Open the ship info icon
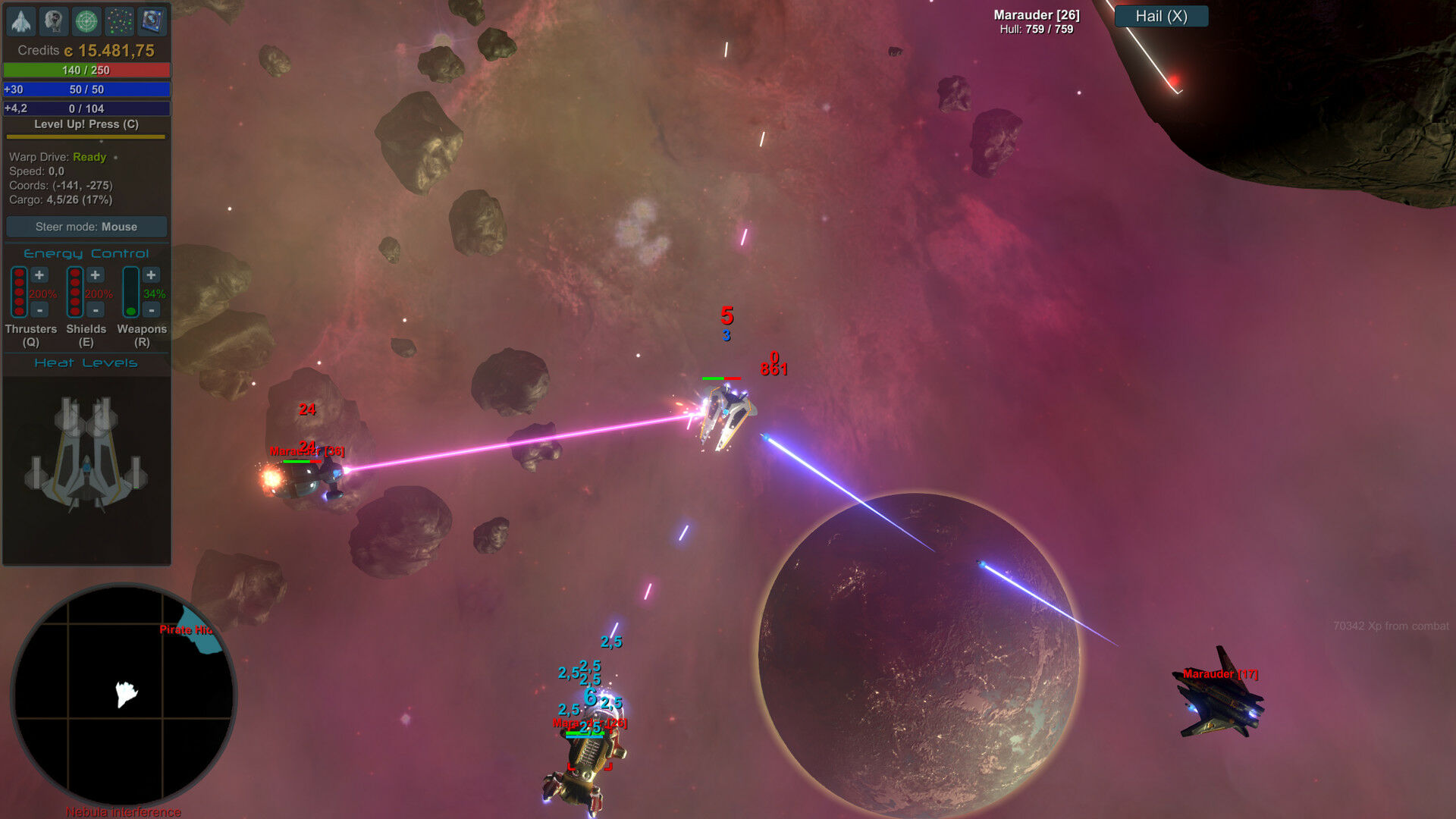1456x819 pixels. tap(20, 20)
